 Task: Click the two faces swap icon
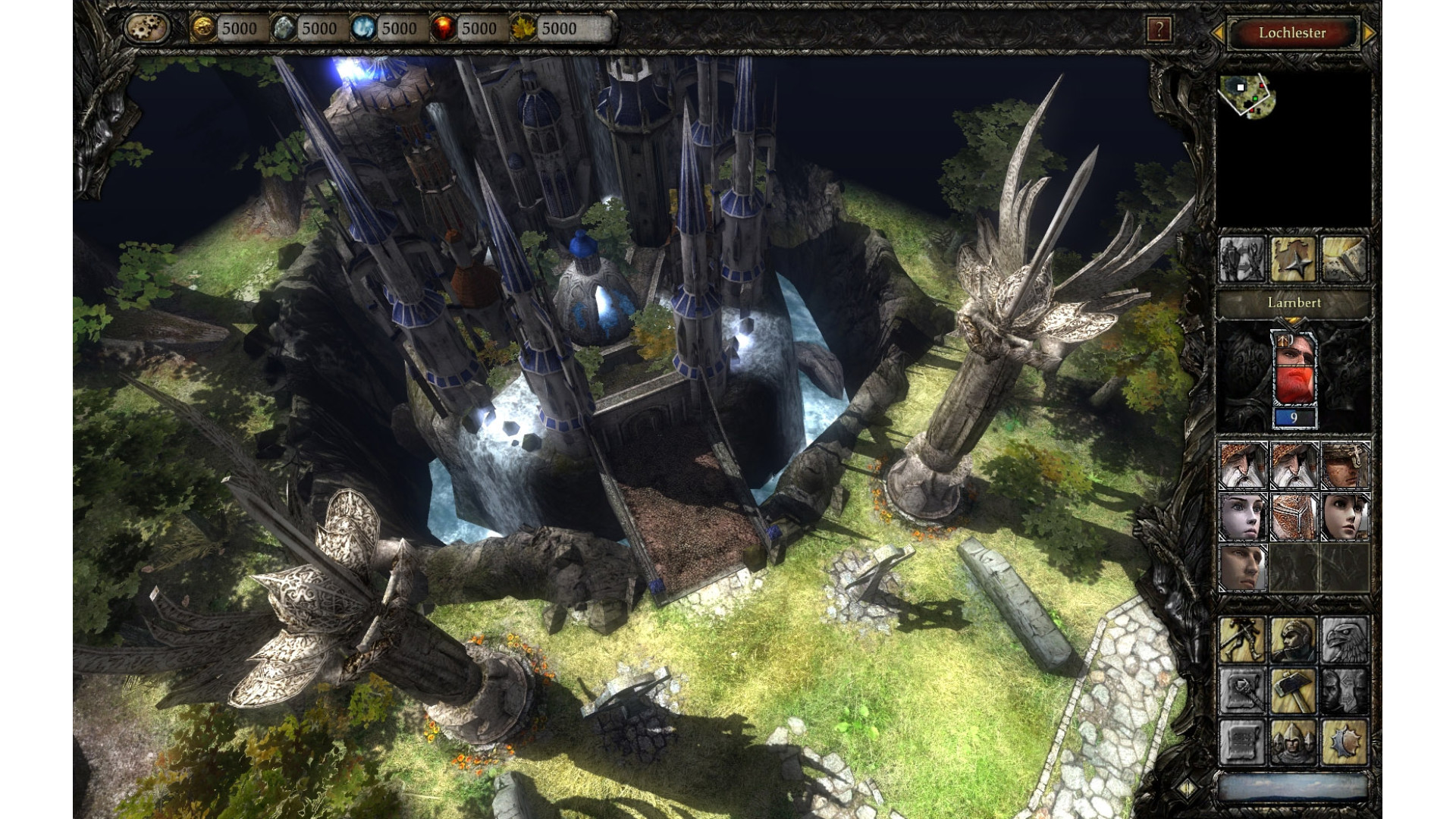1345,691
